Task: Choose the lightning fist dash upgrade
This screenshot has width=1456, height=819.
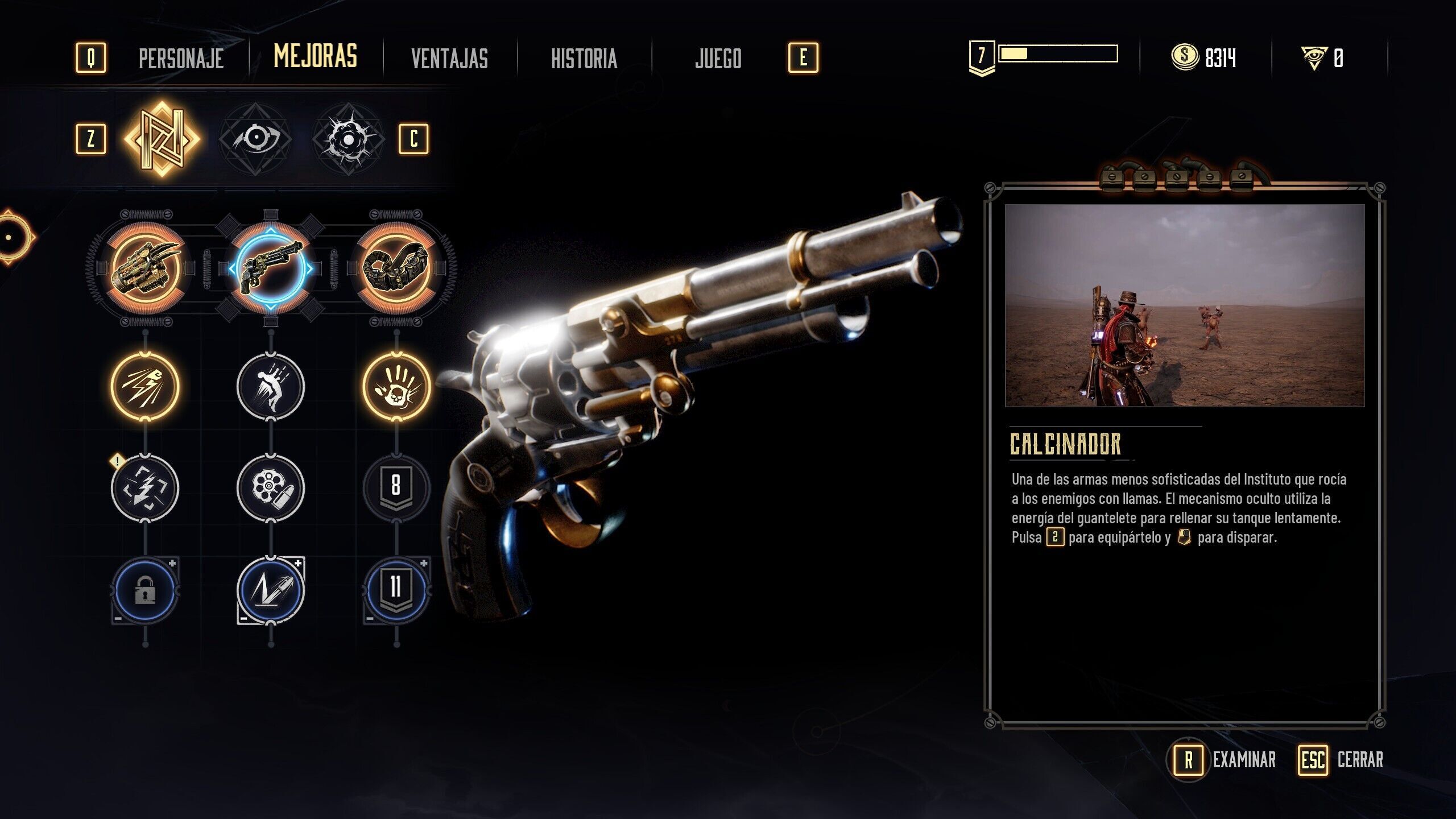Action: pos(145,387)
